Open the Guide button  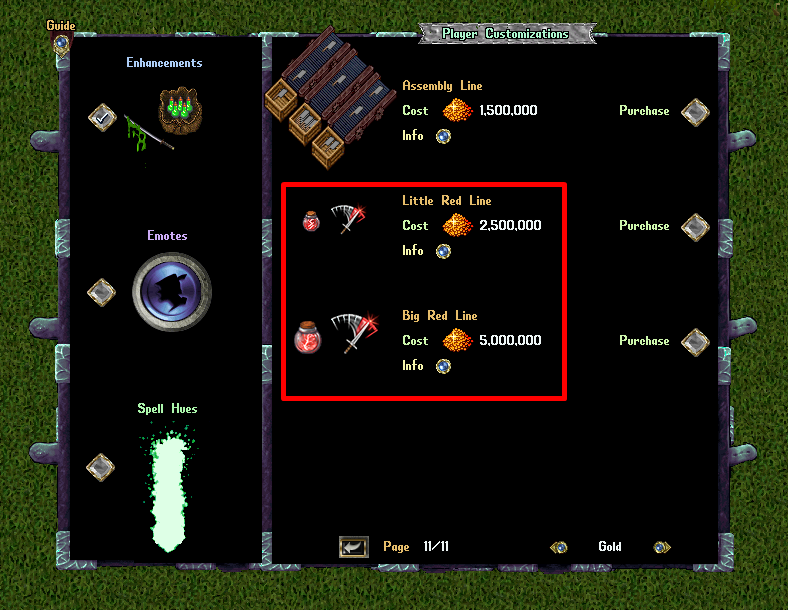[x=61, y=43]
